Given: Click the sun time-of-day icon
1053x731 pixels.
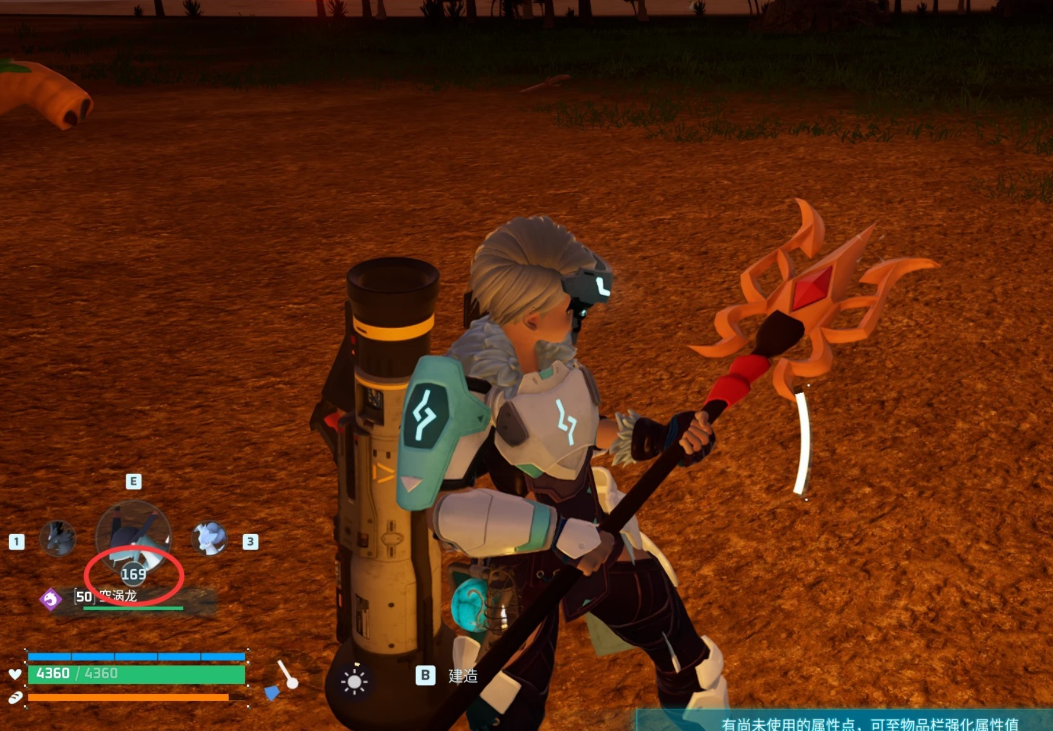Looking at the screenshot, I should tap(354, 682).
